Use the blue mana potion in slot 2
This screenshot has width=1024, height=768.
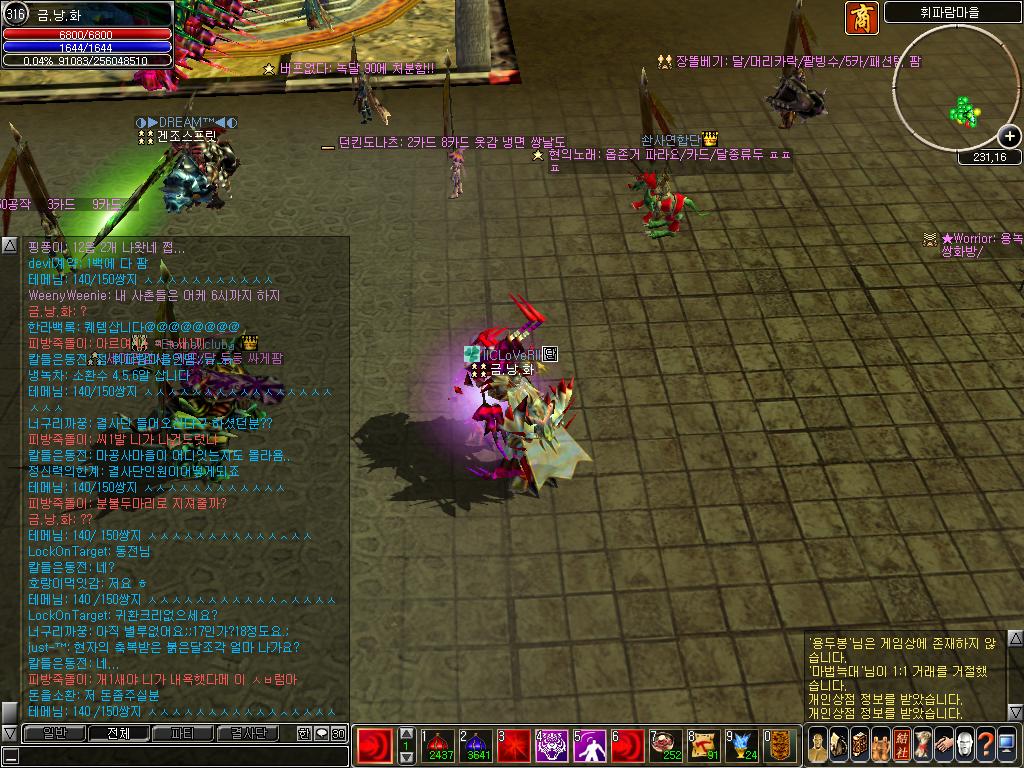point(476,745)
